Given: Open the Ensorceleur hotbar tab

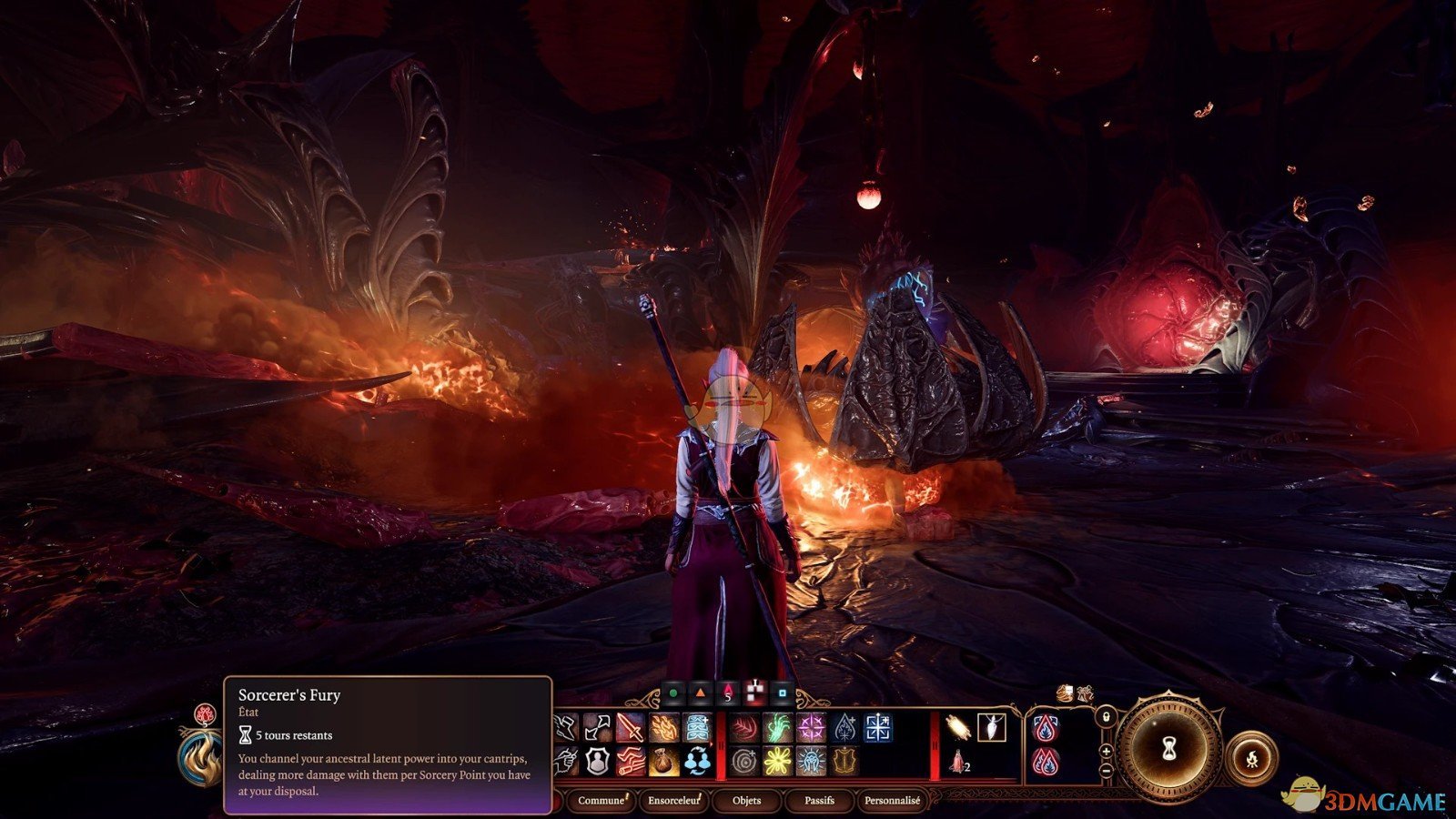Looking at the screenshot, I should pyautogui.click(x=673, y=801).
